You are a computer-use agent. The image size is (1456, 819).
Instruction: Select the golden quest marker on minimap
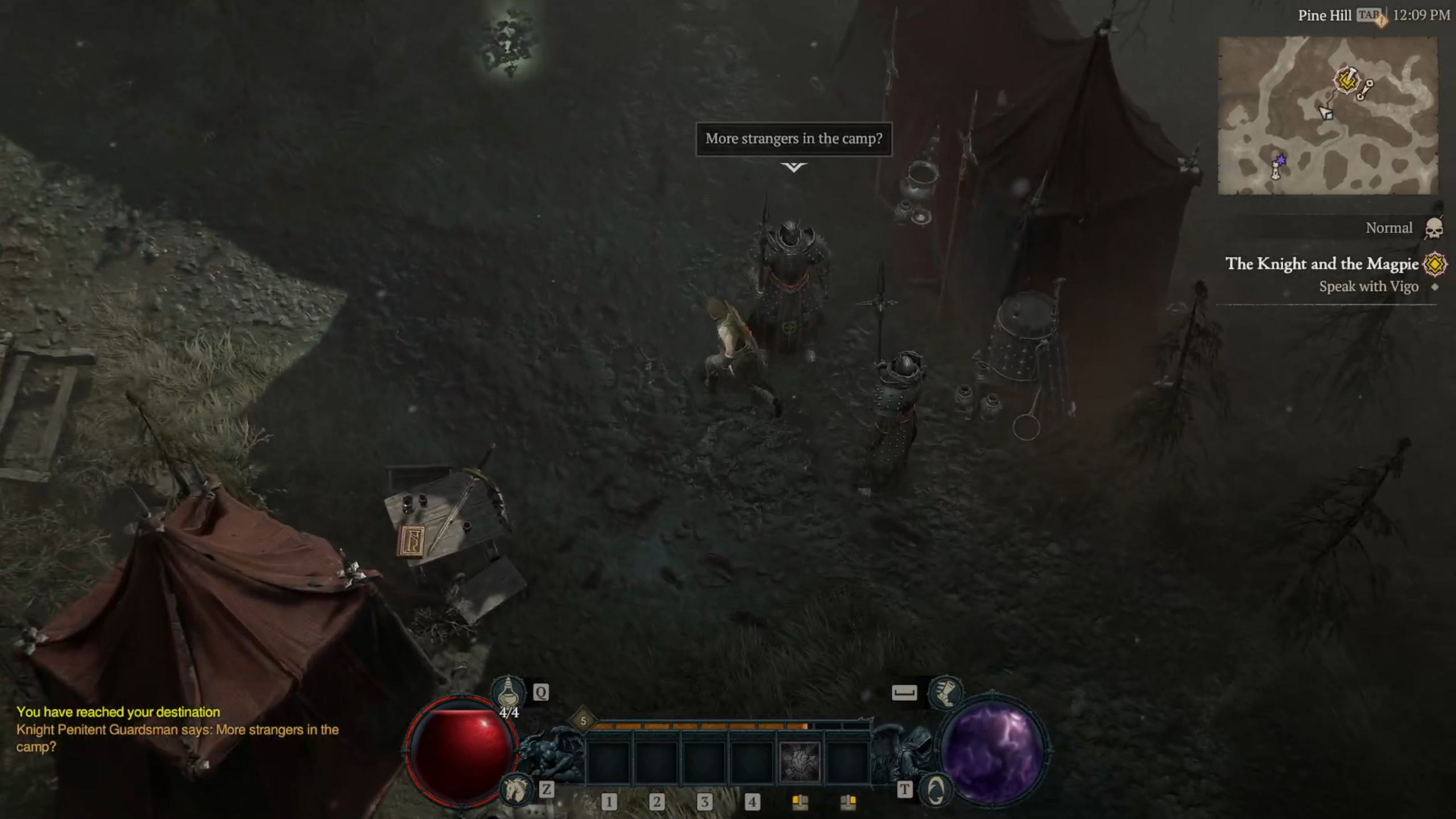[1346, 80]
